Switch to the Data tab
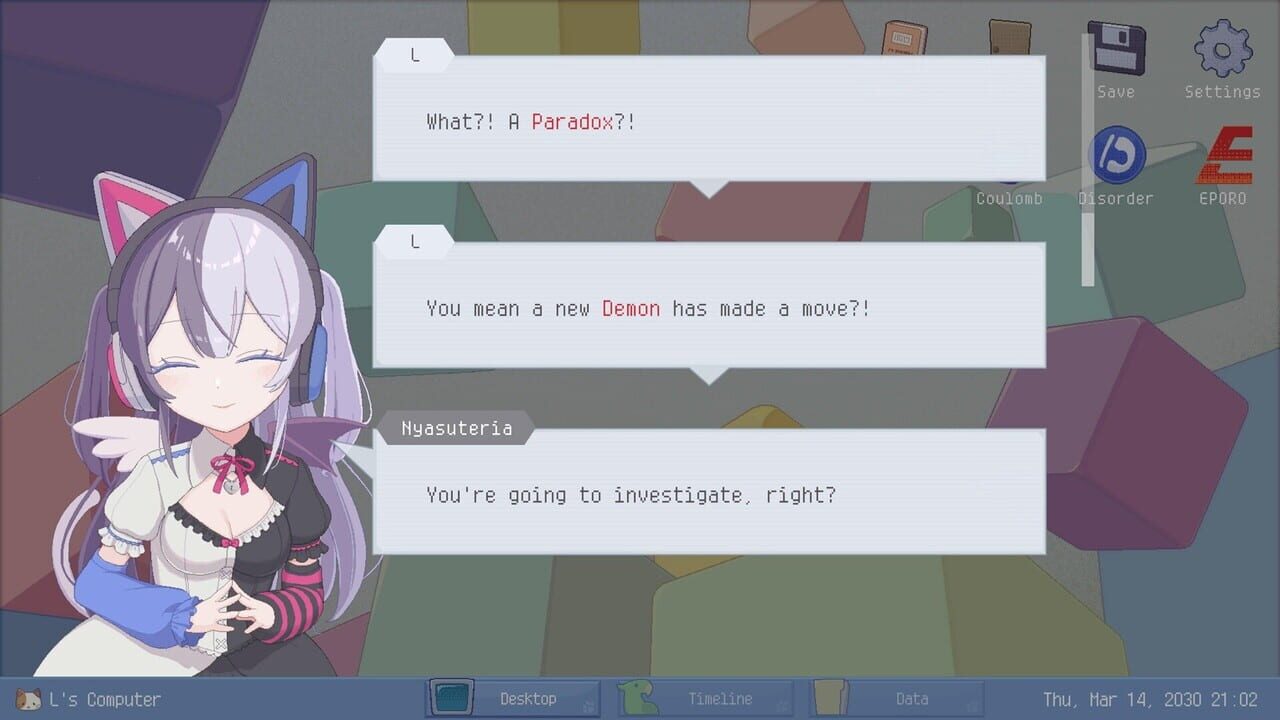Viewport: 1280px width, 720px height. 912,699
